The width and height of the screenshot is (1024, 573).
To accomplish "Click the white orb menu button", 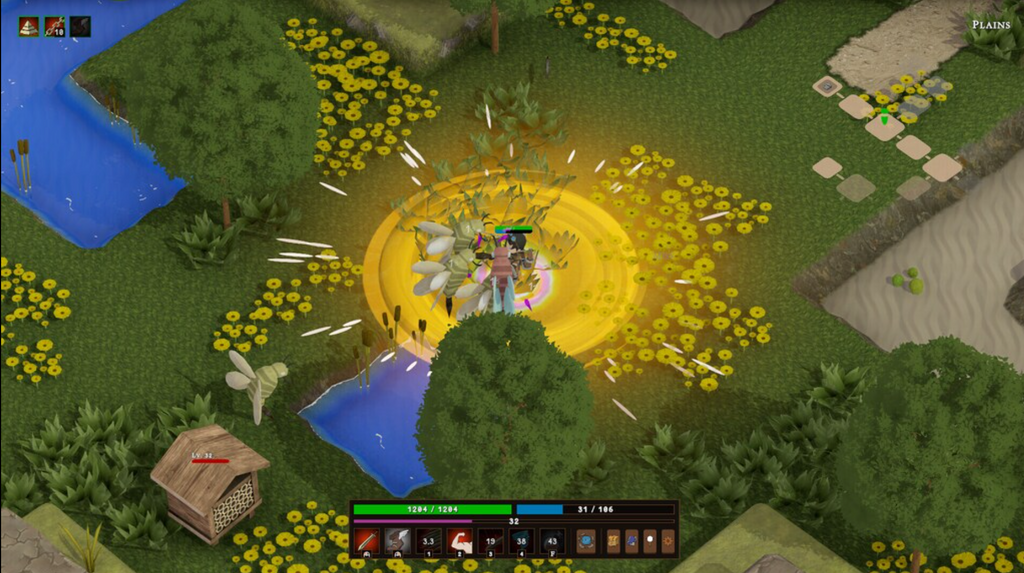I will tap(650, 541).
